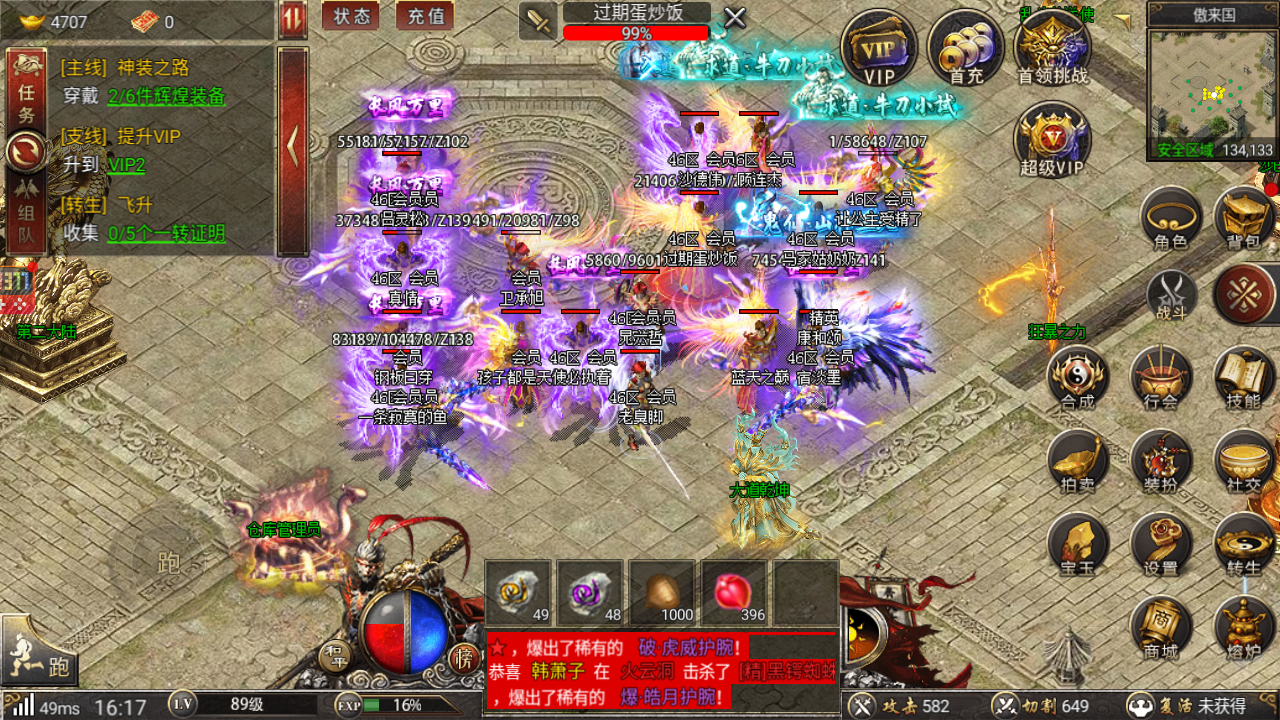
Task: Open the 行会 guild menu
Action: 1161,378
